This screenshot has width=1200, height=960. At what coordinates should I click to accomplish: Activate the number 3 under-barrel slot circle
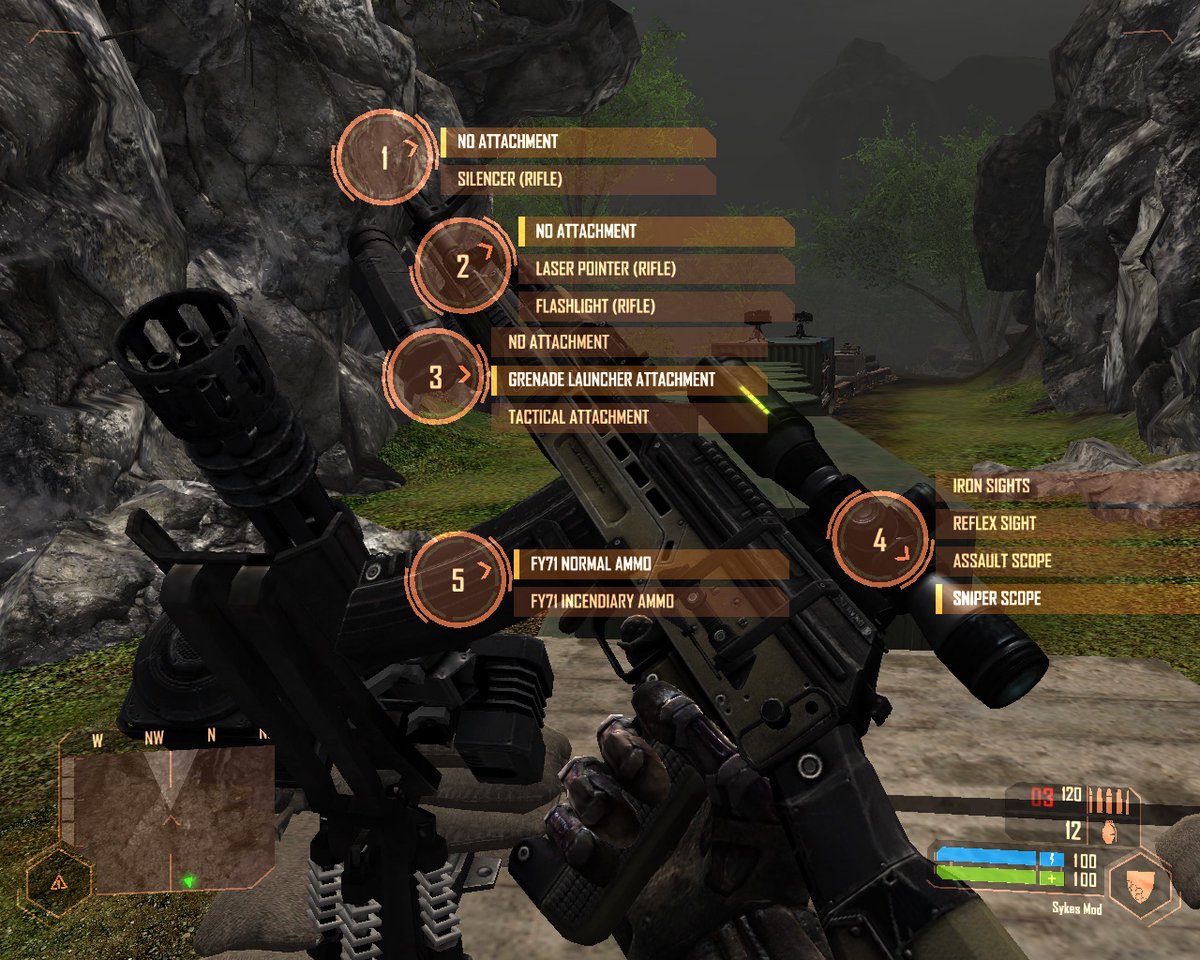click(436, 378)
